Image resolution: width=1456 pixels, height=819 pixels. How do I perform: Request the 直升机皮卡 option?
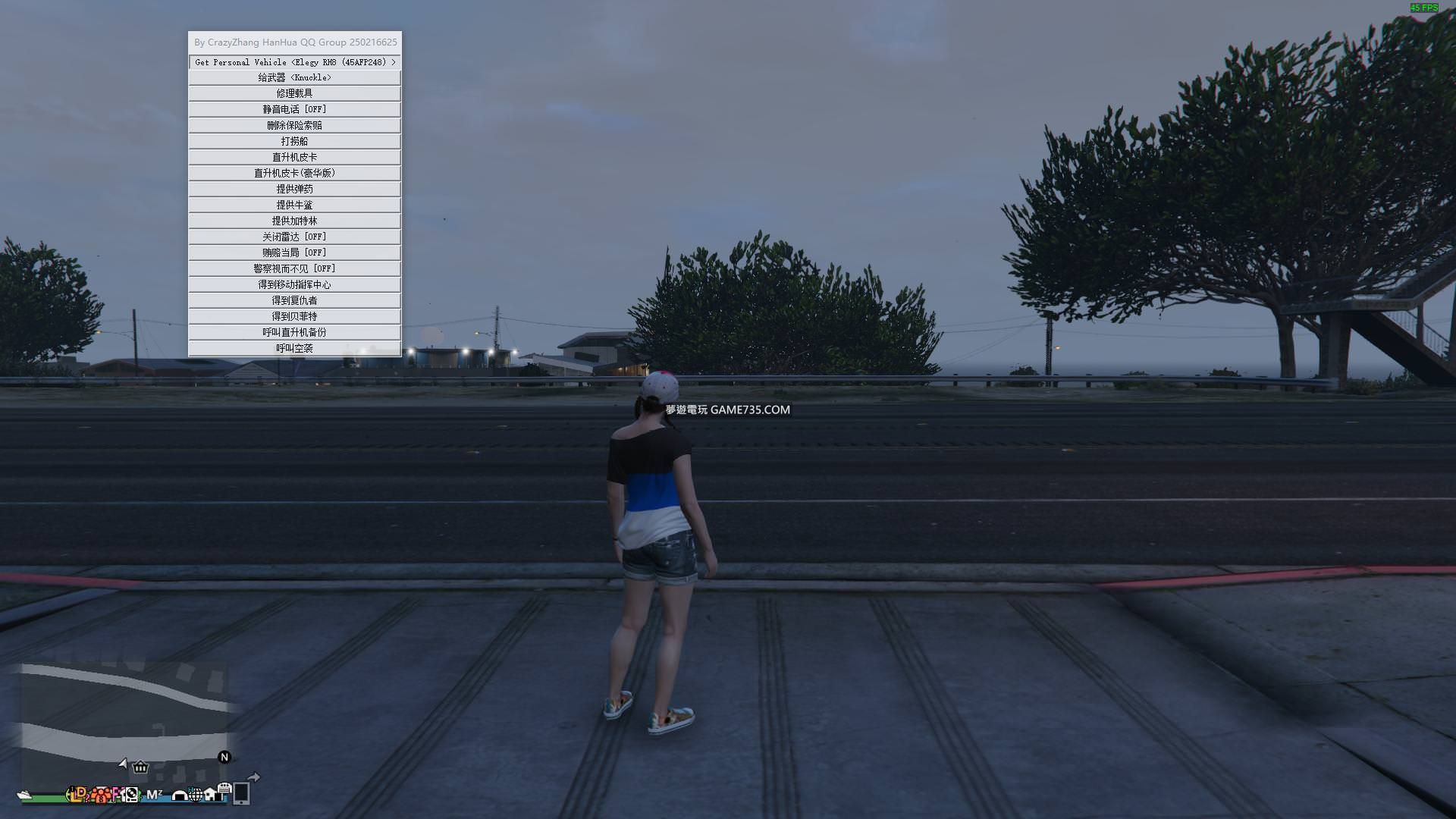[294, 157]
